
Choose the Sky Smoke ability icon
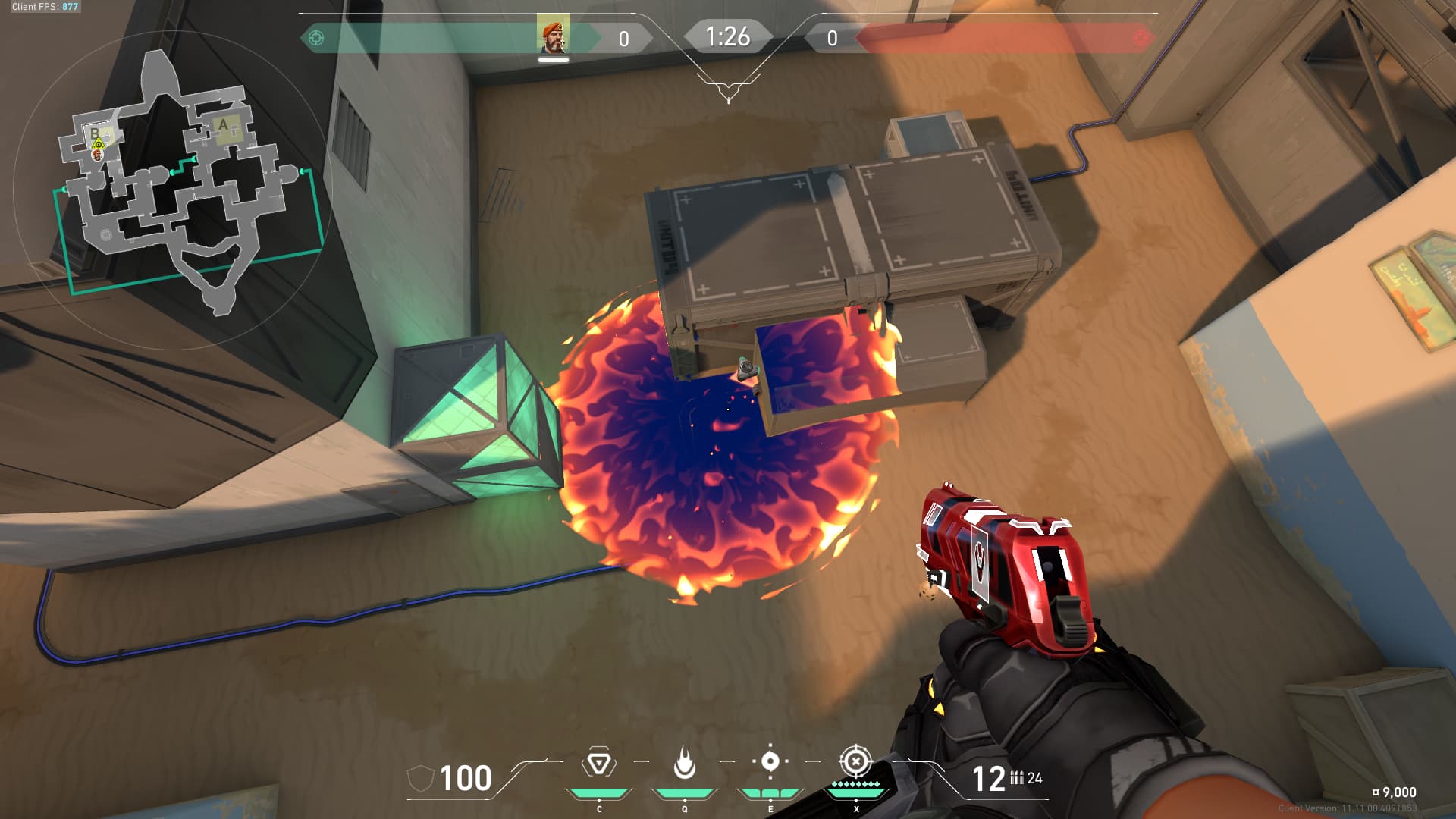click(x=770, y=761)
